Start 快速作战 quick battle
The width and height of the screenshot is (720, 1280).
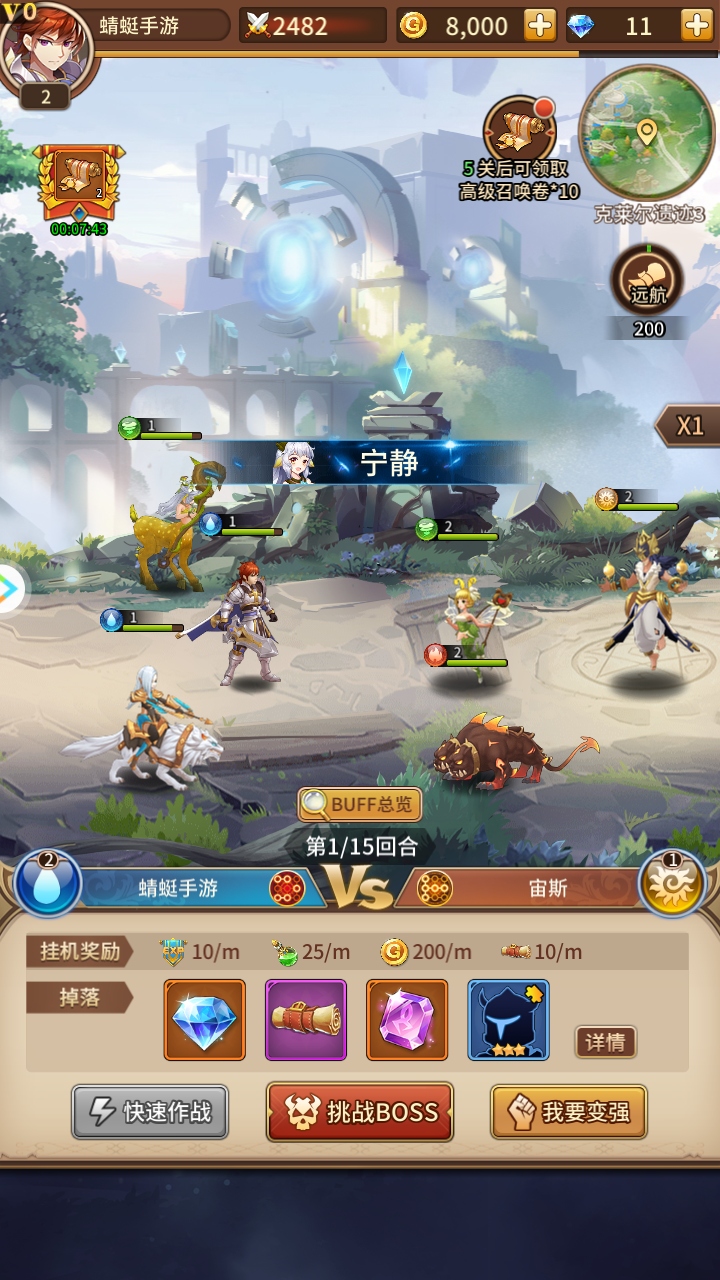point(150,1112)
